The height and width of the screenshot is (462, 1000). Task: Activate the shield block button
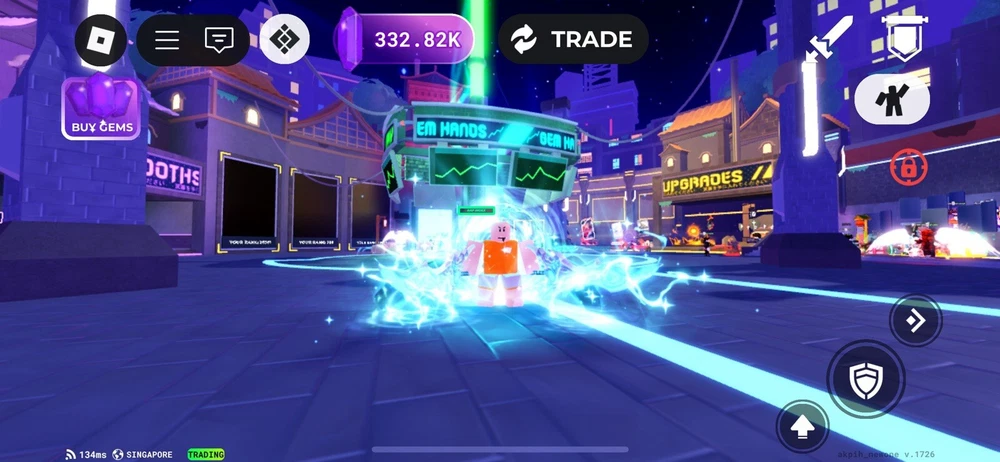(x=864, y=378)
